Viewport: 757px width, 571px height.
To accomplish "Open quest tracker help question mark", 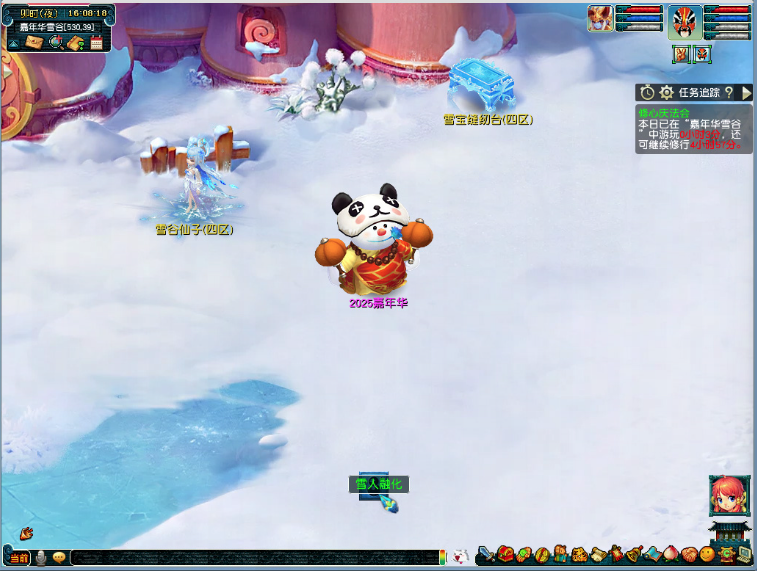I will point(729,92).
